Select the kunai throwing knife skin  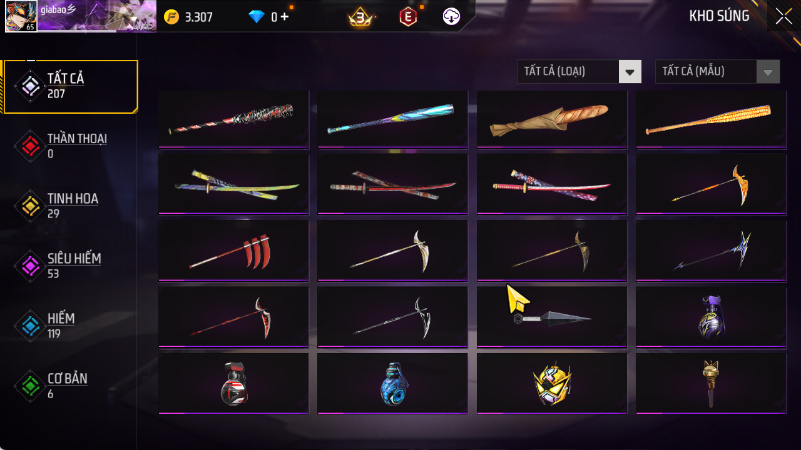[552, 317]
